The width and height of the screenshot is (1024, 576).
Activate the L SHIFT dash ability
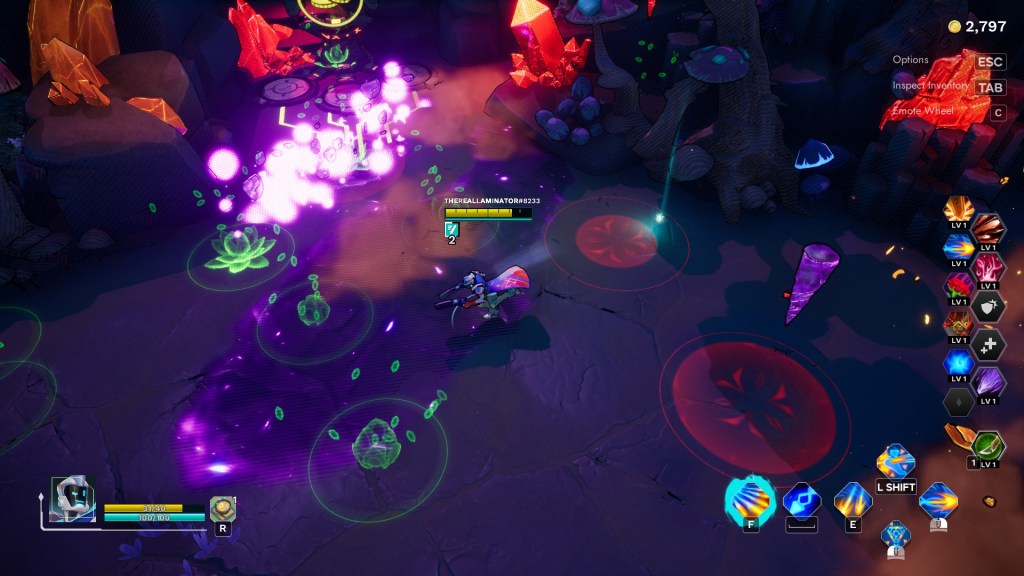pos(895,463)
